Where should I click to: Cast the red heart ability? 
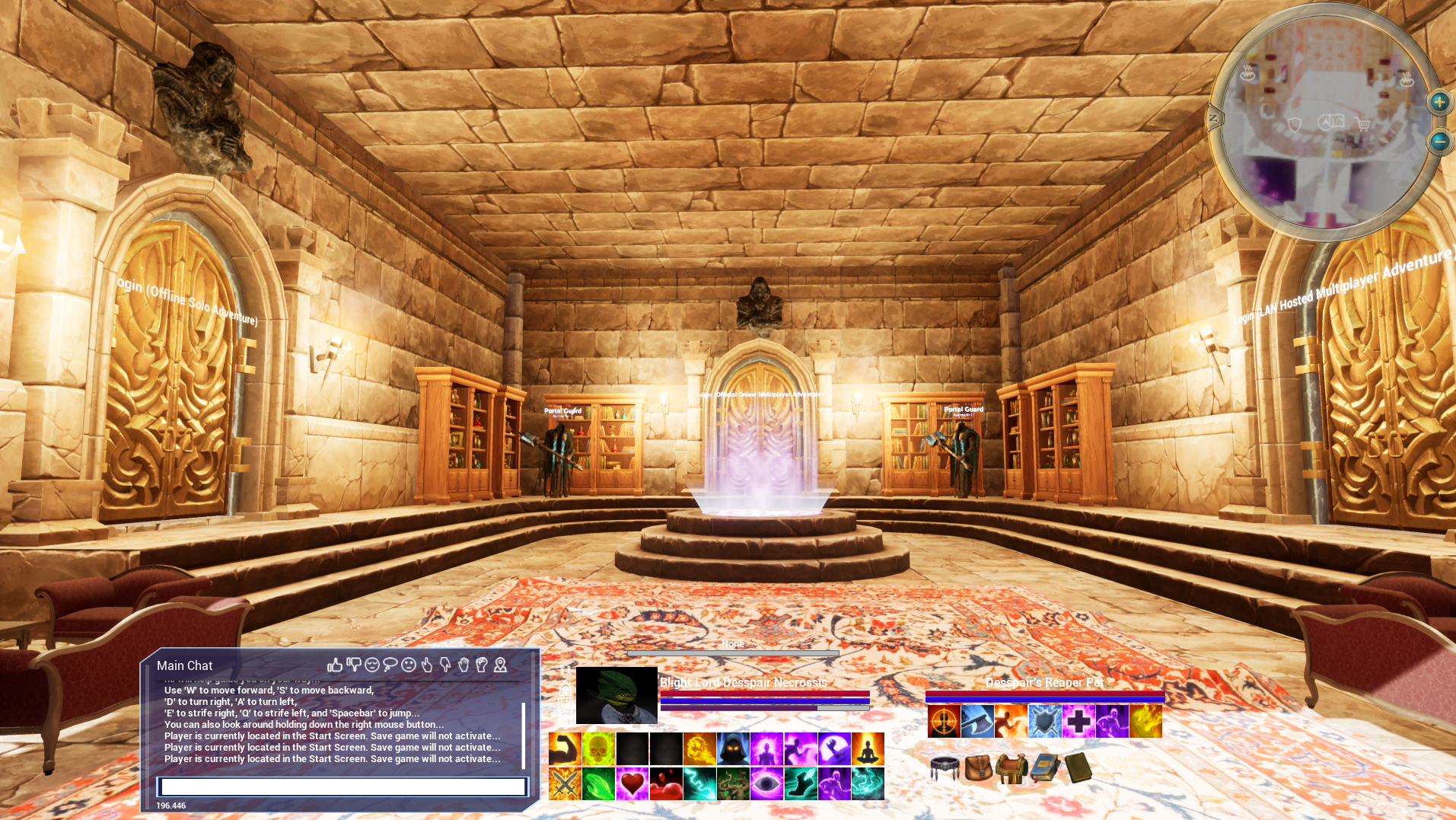632,783
